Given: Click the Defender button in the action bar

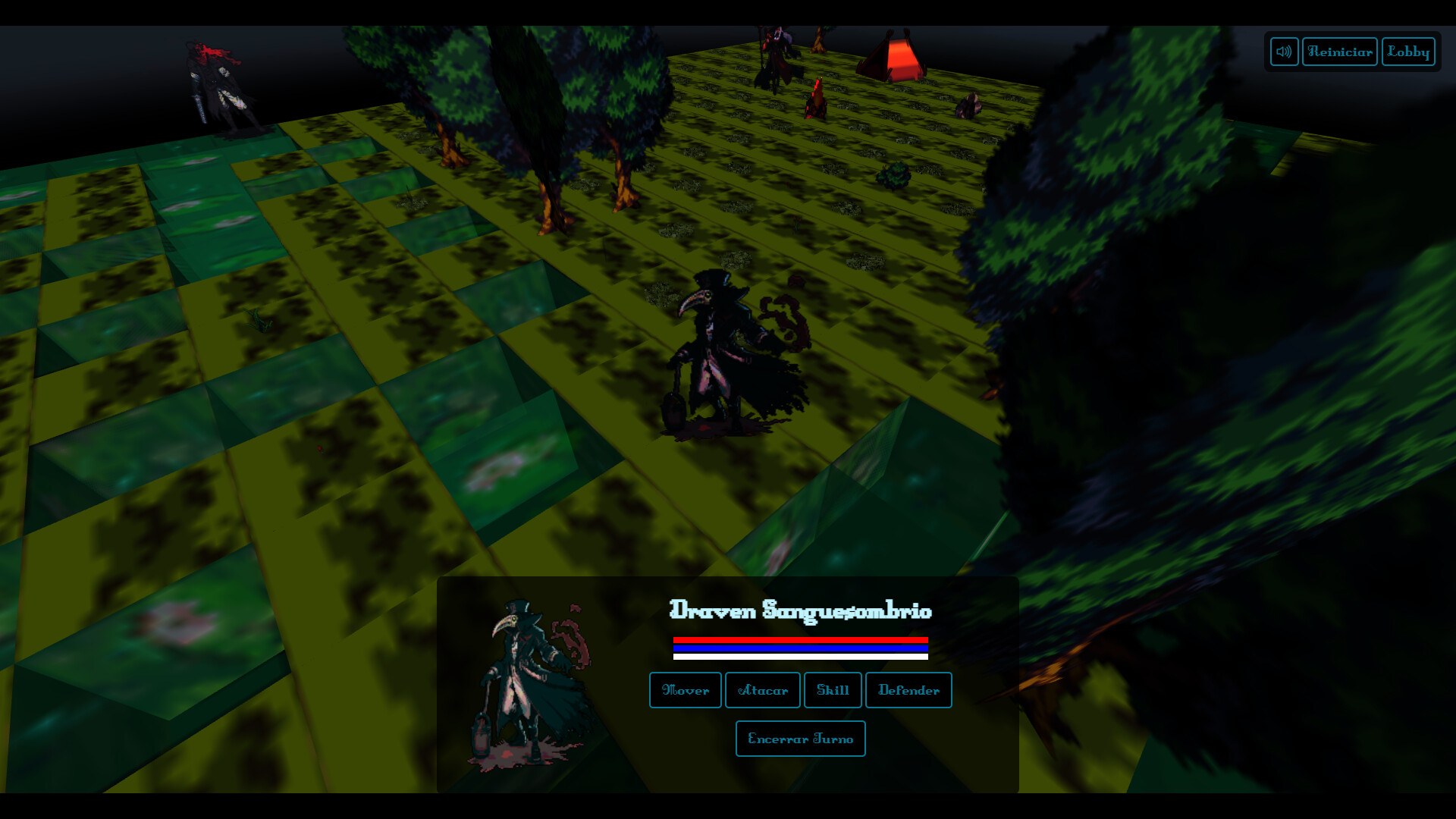Looking at the screenshot, I should (x=908, y=690).
